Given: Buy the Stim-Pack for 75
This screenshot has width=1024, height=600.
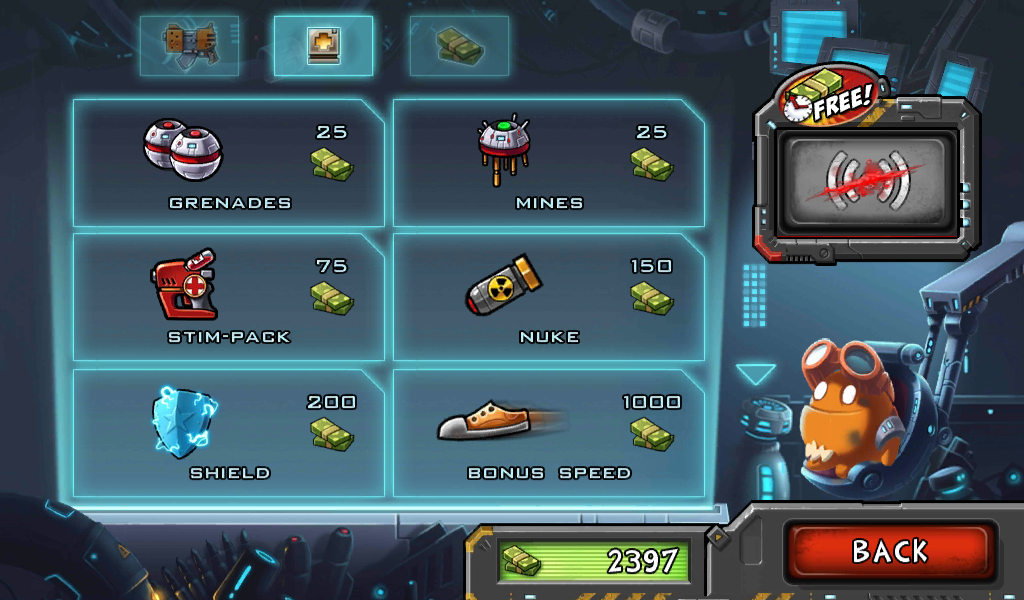Looking at the screenshot, I should click(x=228, y=297).
